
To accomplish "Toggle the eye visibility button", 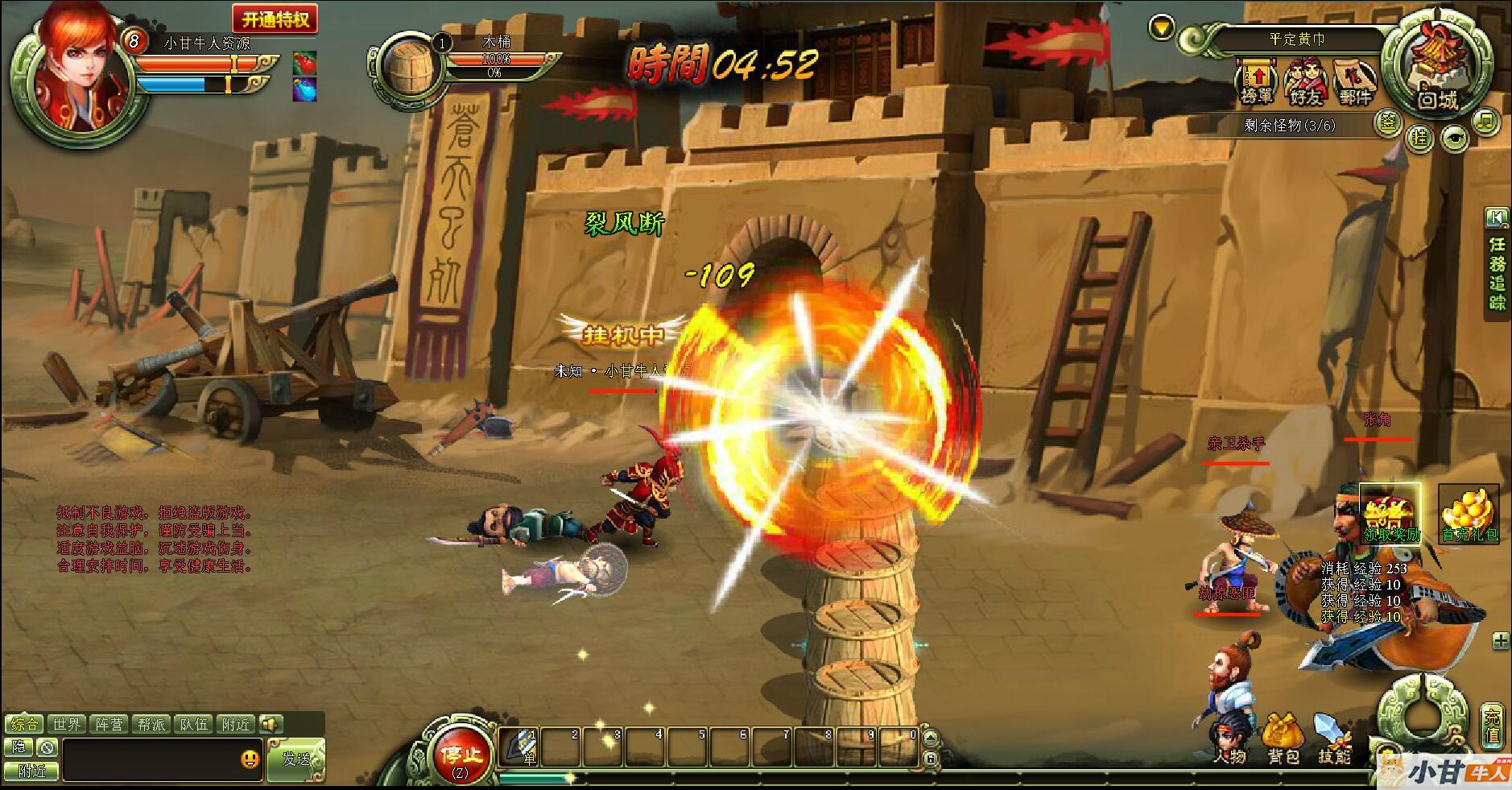I will pos(1453,139).
